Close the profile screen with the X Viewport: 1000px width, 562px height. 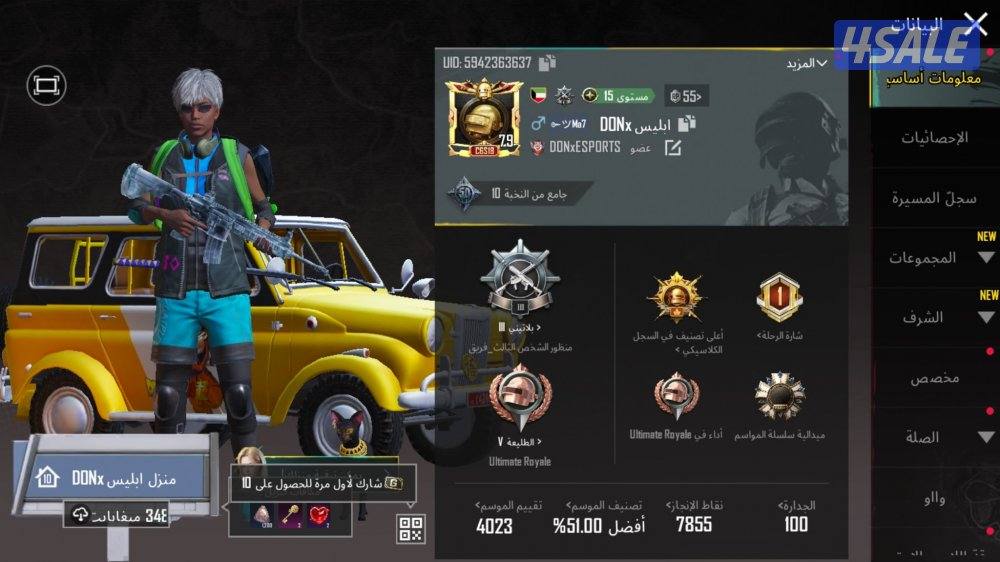pyautogui.click(x=974, y=23)
